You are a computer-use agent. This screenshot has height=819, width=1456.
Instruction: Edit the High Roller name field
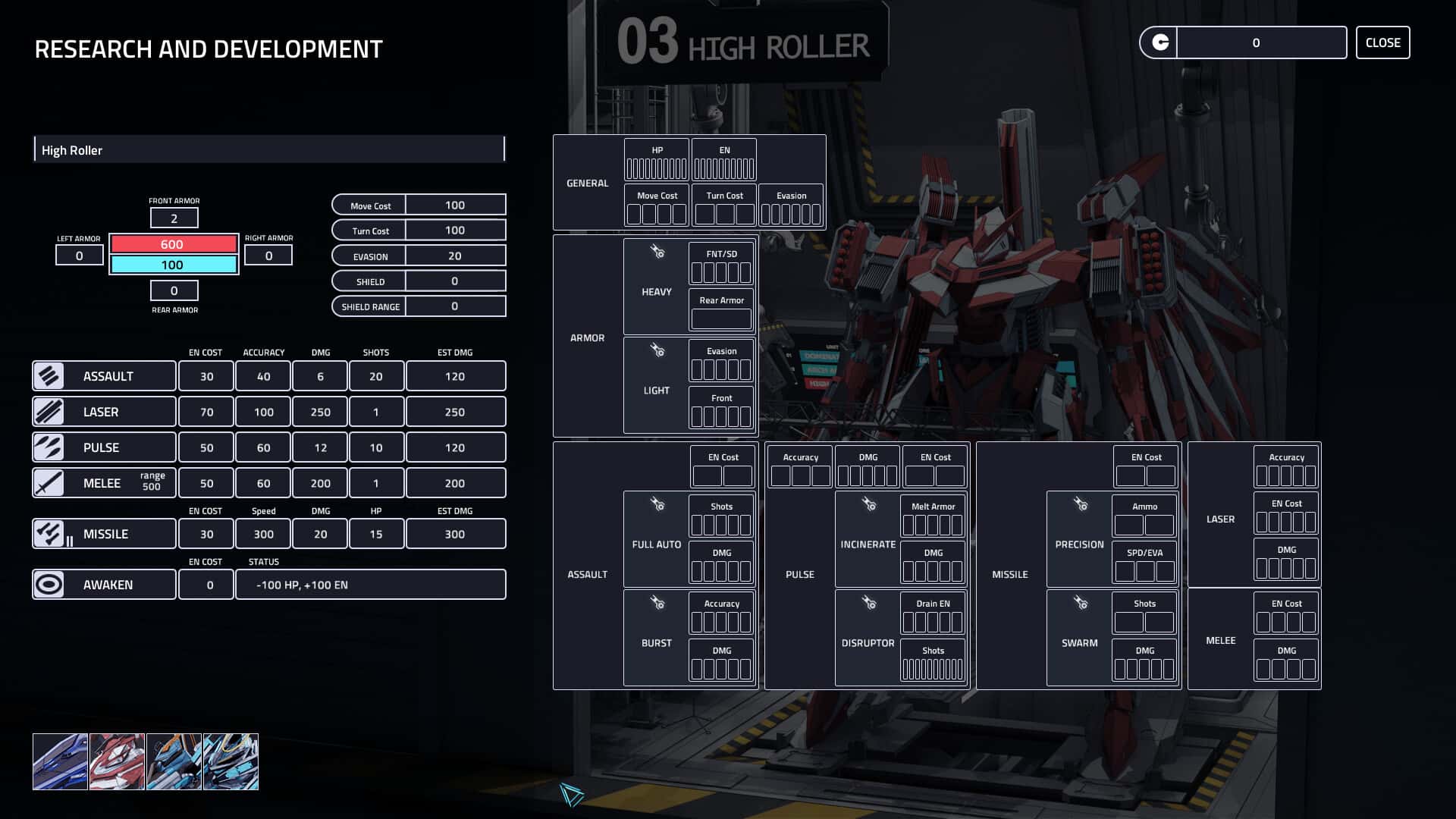coord(269,150)
